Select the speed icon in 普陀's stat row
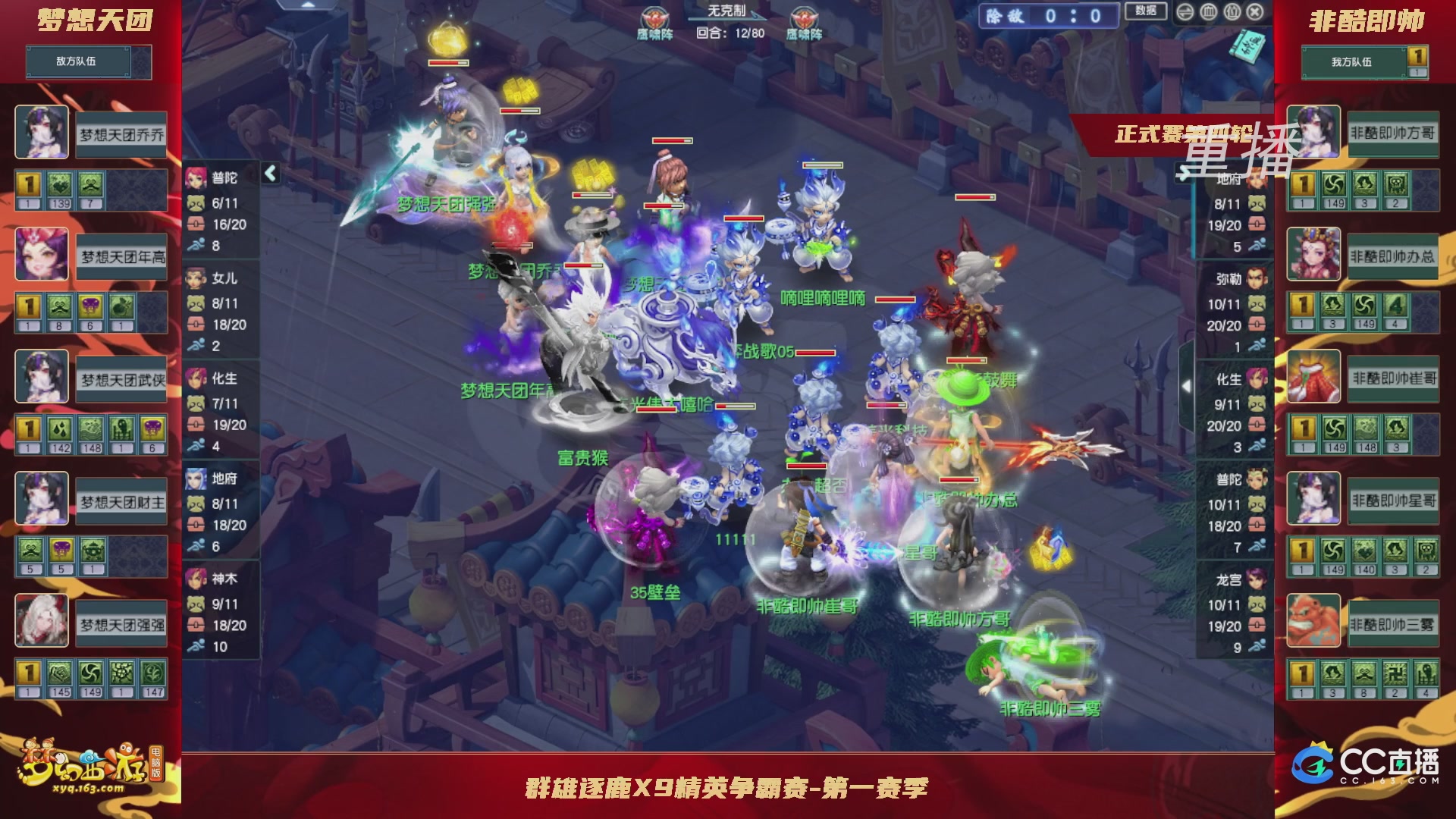1456x819 pixels. (x=196, y=243)
